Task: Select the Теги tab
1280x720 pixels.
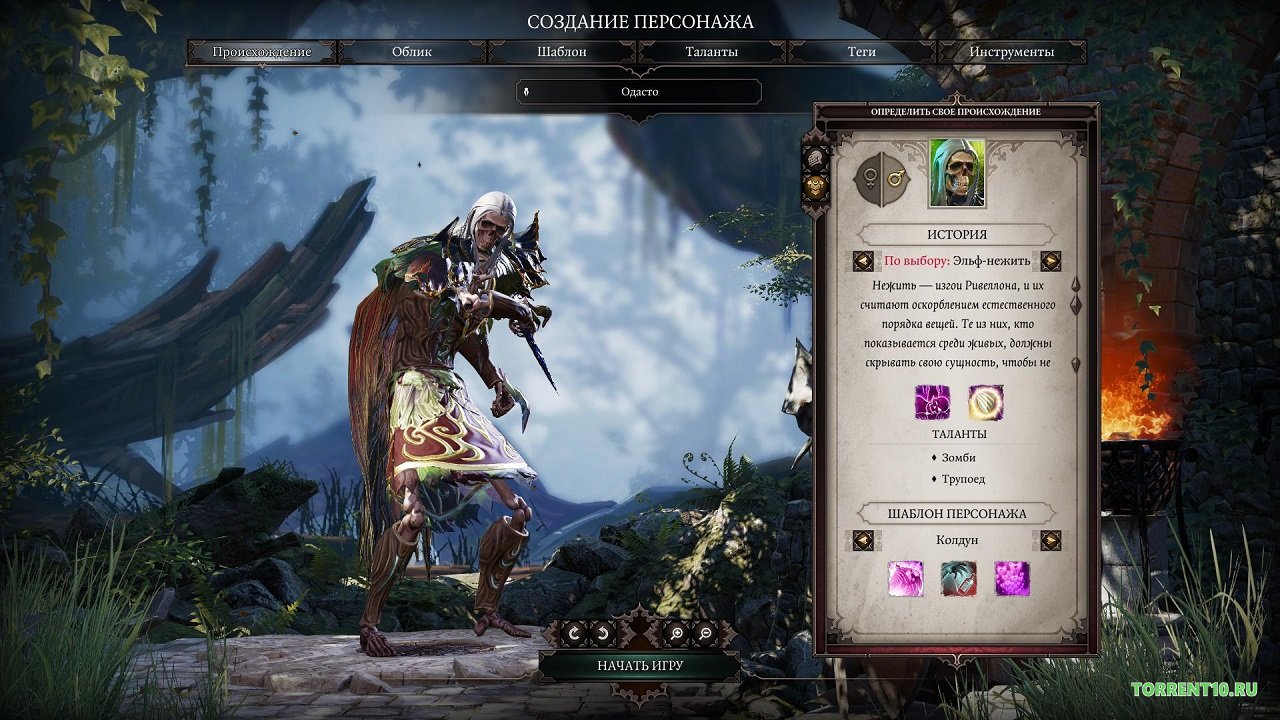Action: tap(861, 52)
